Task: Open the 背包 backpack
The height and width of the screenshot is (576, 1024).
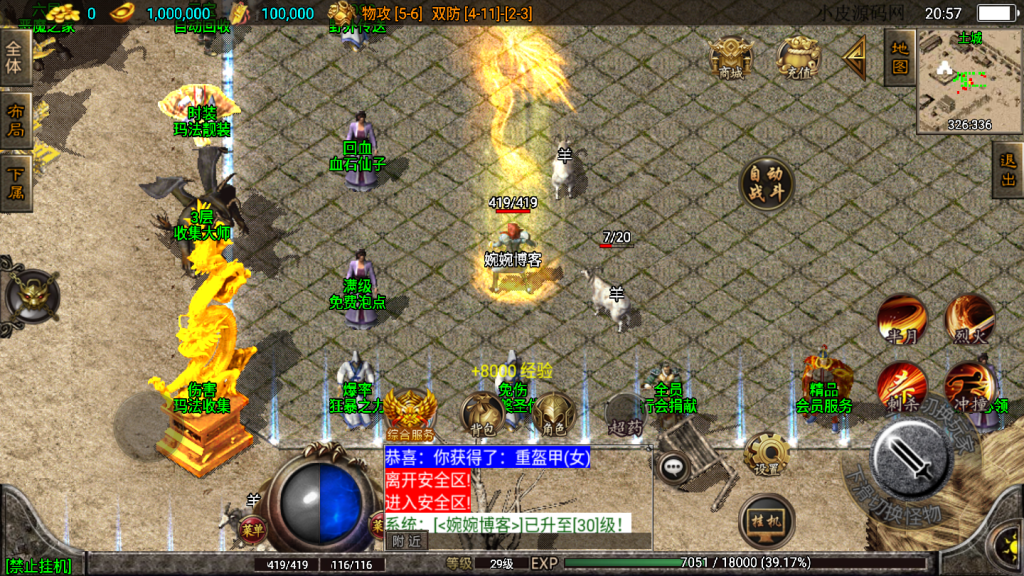Action: coord(483,415)
